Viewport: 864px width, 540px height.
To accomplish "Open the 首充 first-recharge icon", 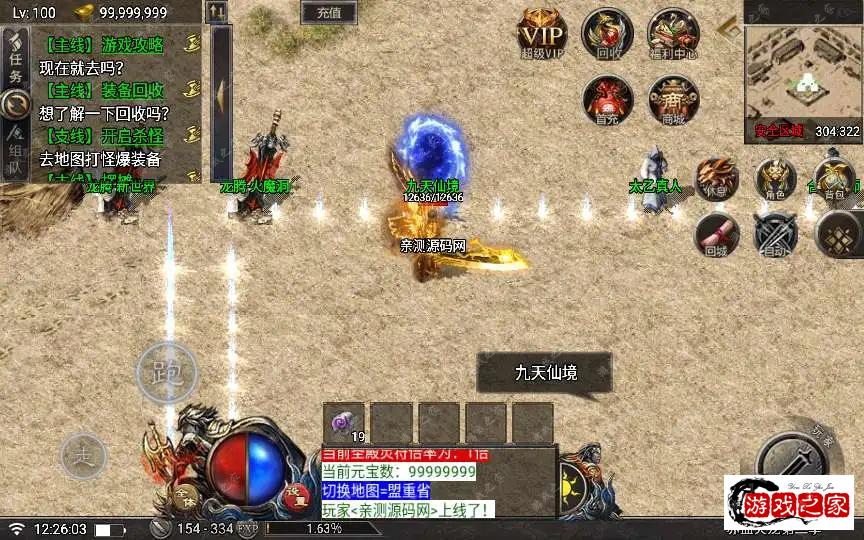I will click(x=607, y=100).
